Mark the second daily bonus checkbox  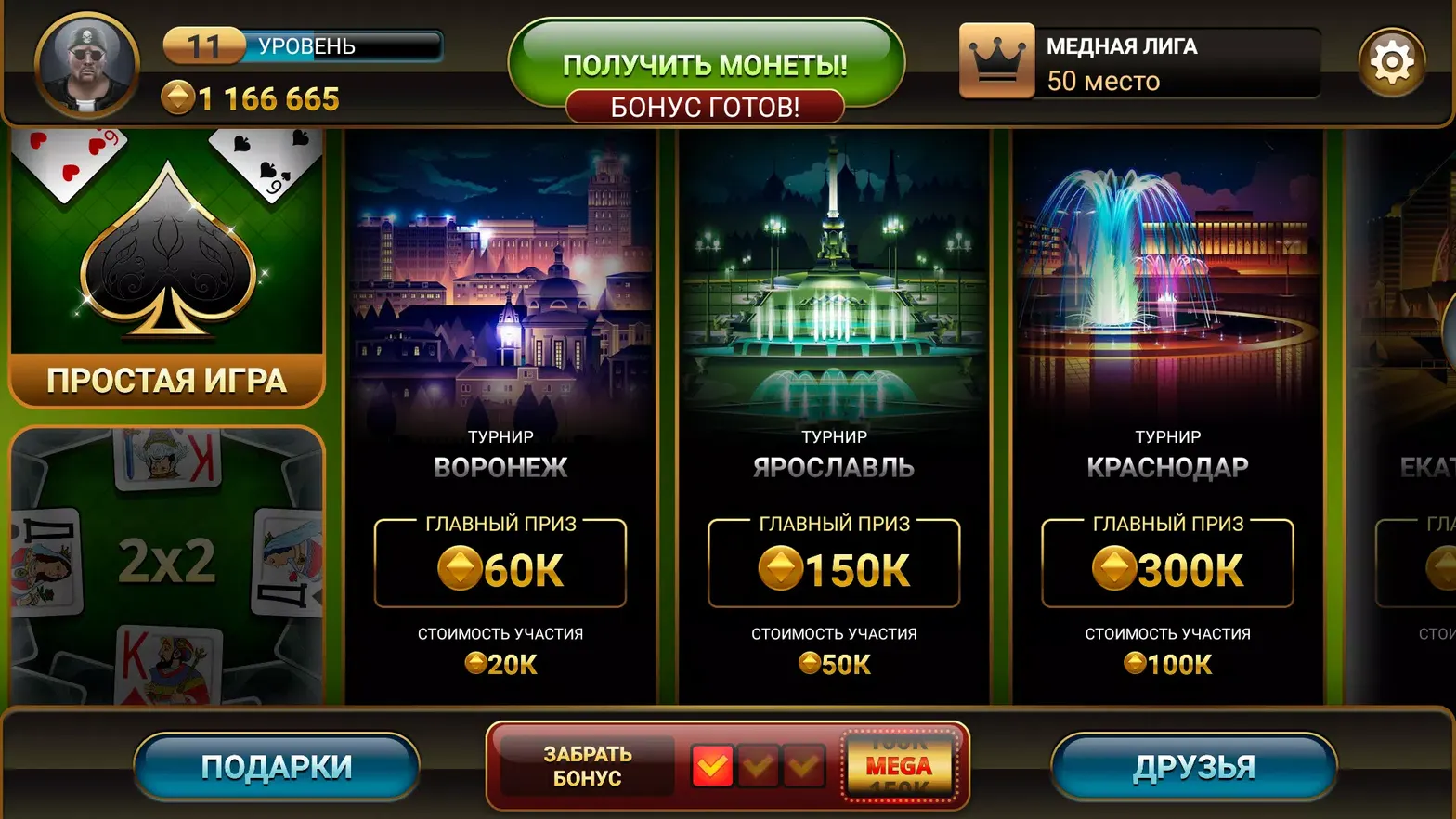pos(760,765)
